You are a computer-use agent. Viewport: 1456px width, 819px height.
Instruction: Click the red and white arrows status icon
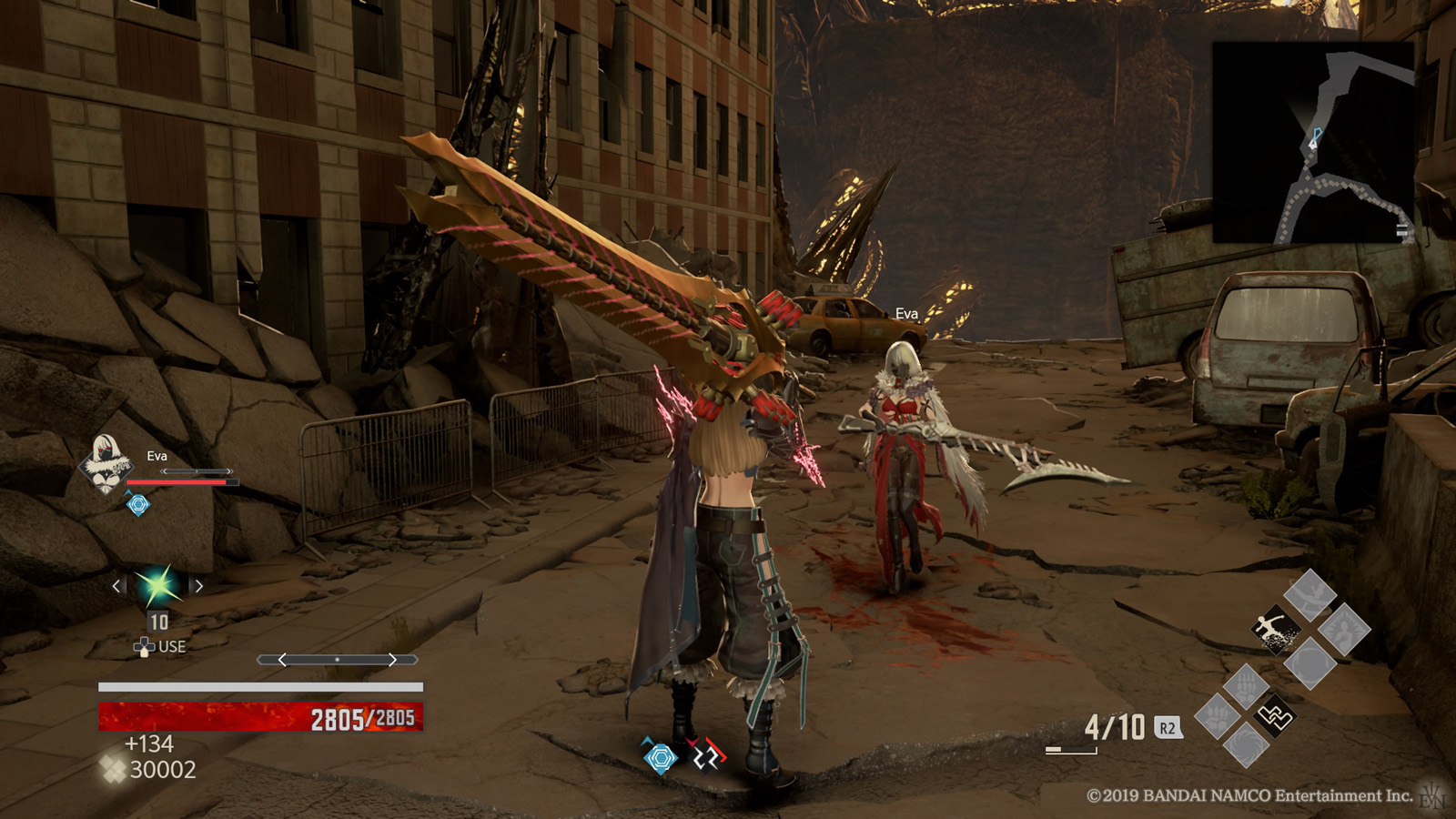705,754
